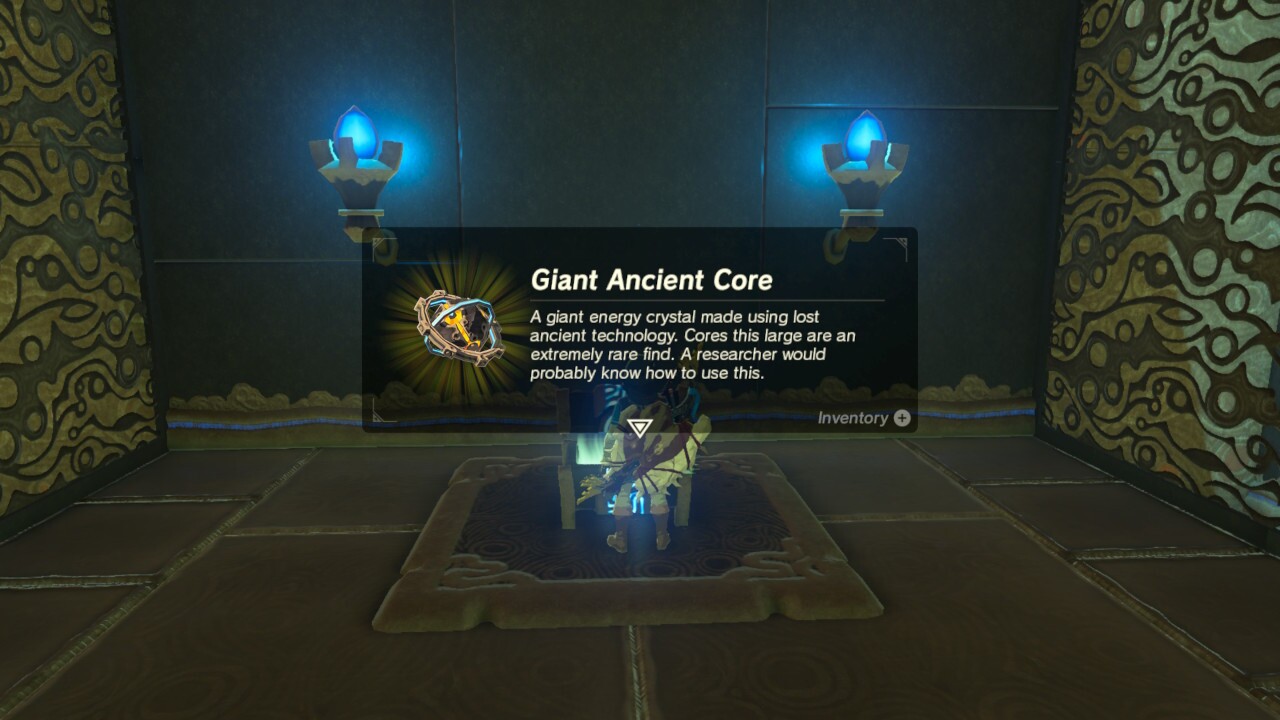
Task: Expand the inventory with the plus control
Action: 903,417
